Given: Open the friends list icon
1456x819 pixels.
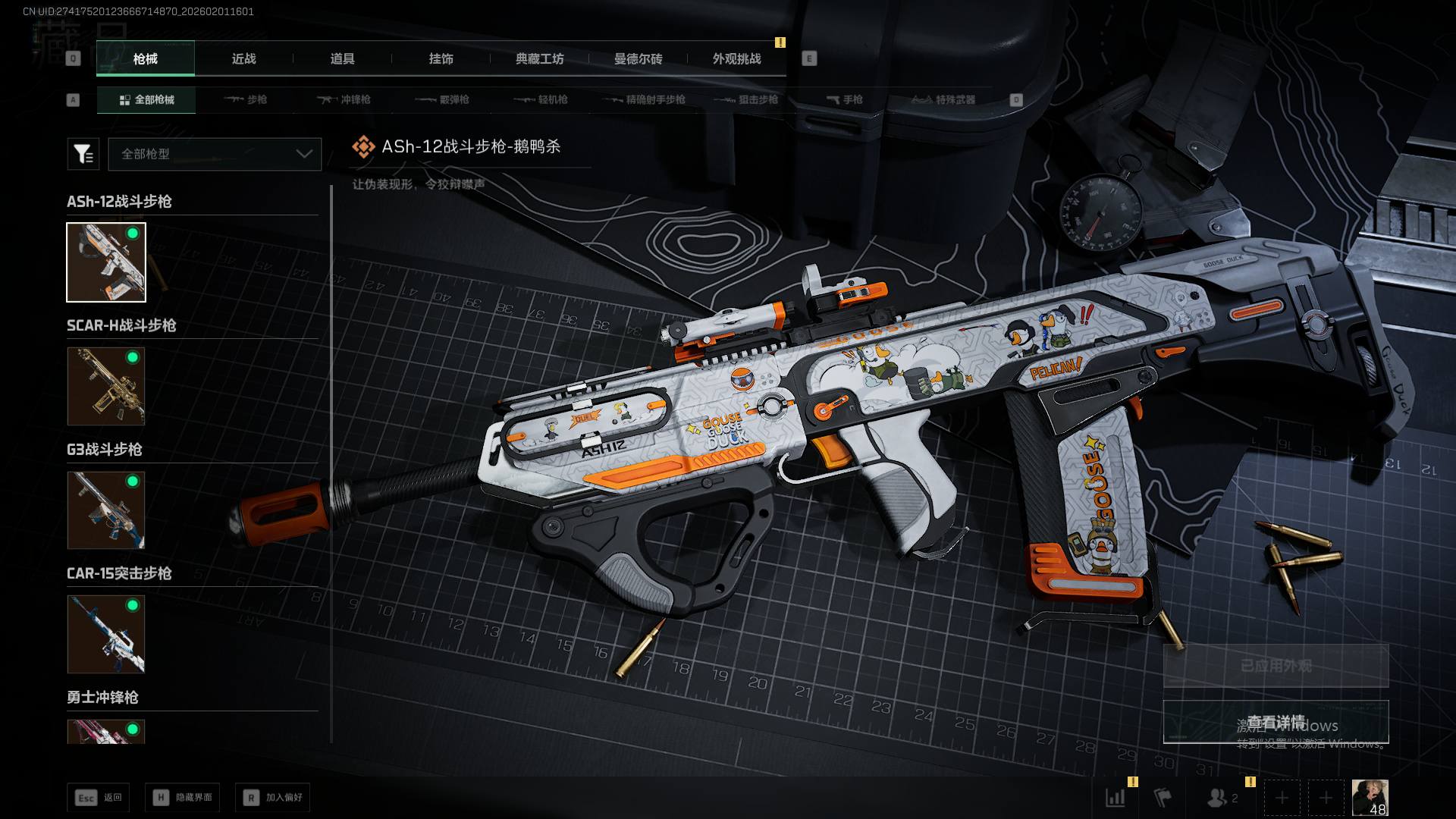Looking at the screenshot, I should [x=1218, y=798].
